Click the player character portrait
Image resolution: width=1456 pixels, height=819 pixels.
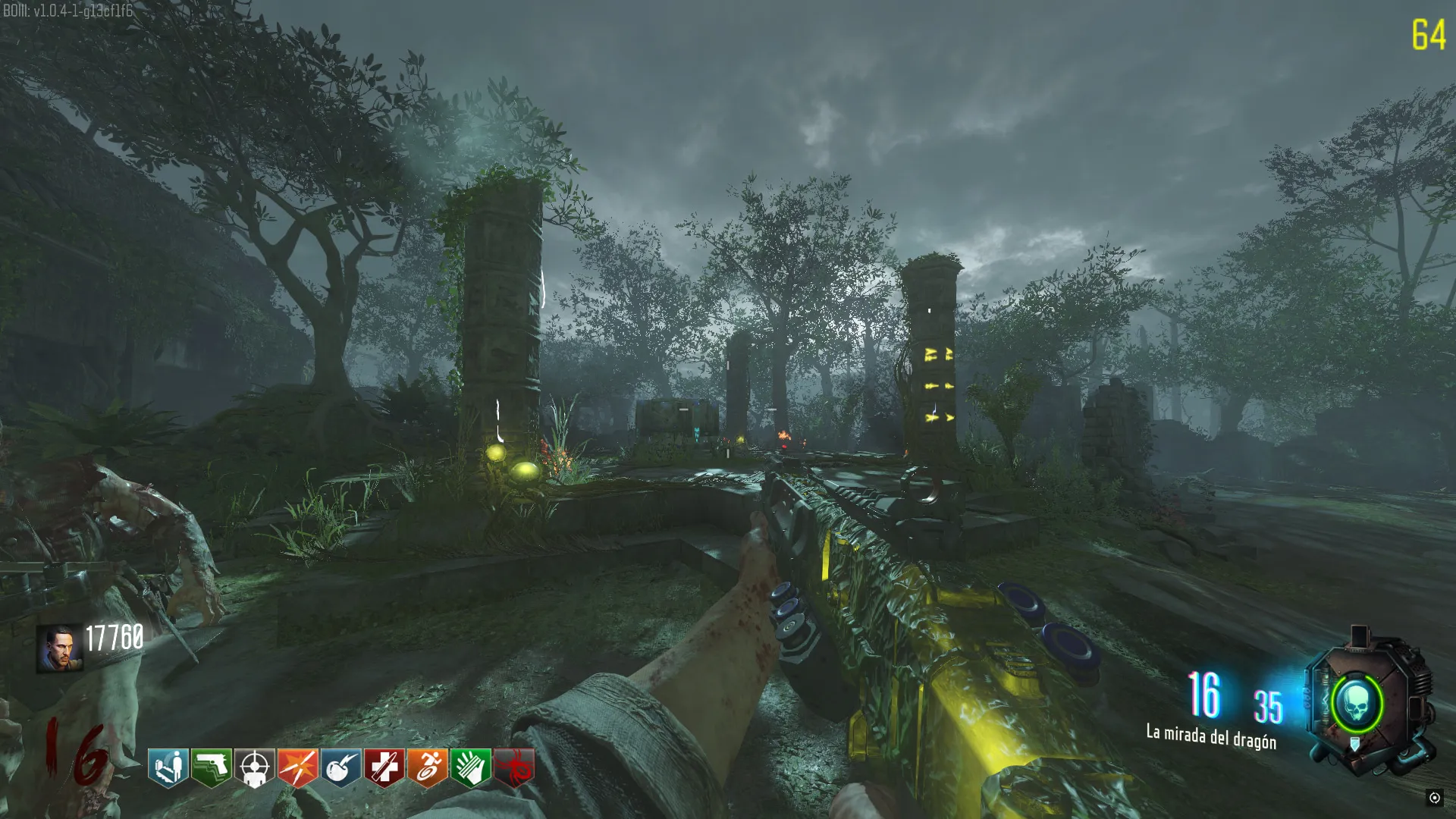tap(59, 648)
